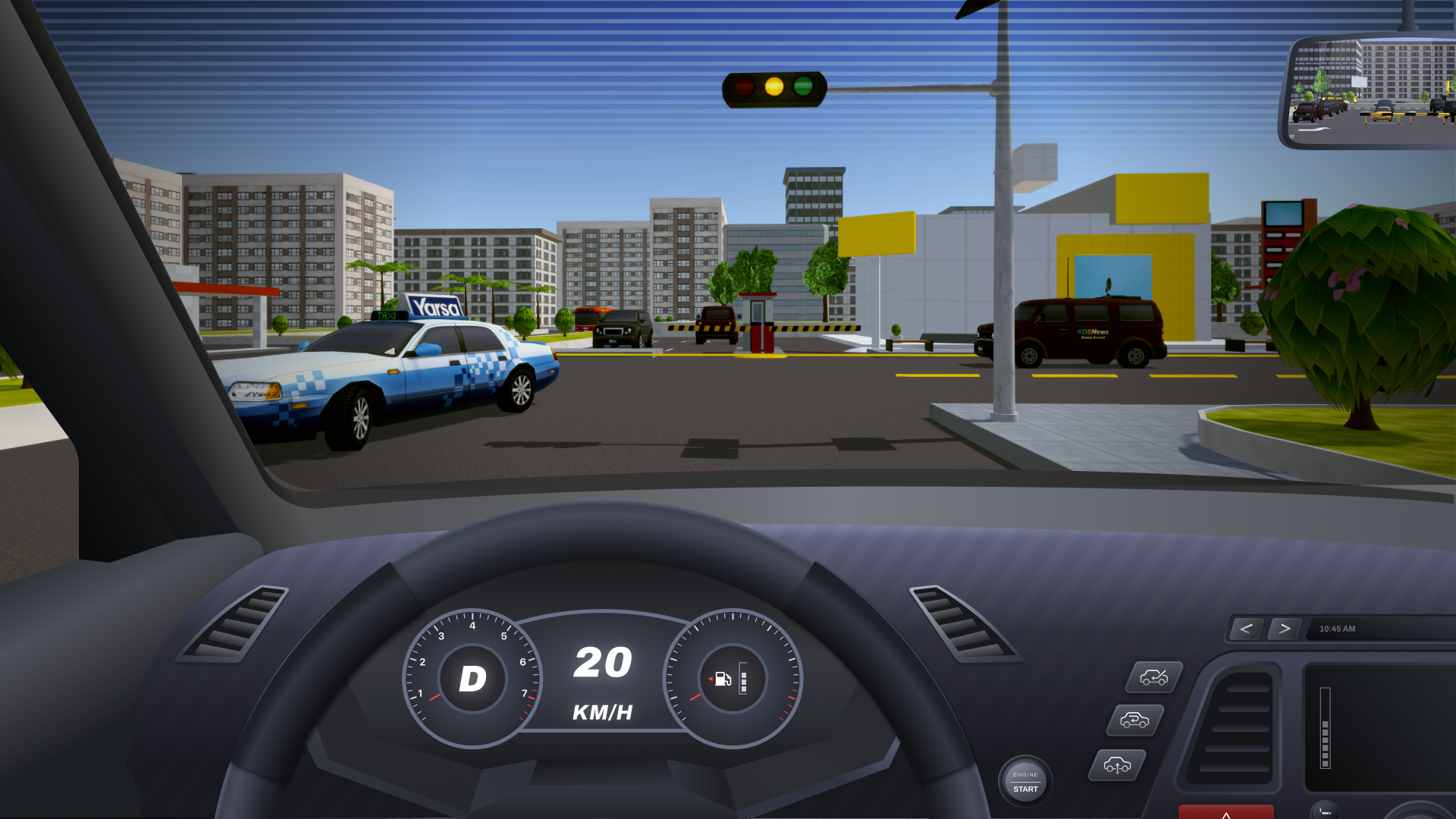Click the 10:45 AM clock display

pyautogui.click(x=1336, y=629)
